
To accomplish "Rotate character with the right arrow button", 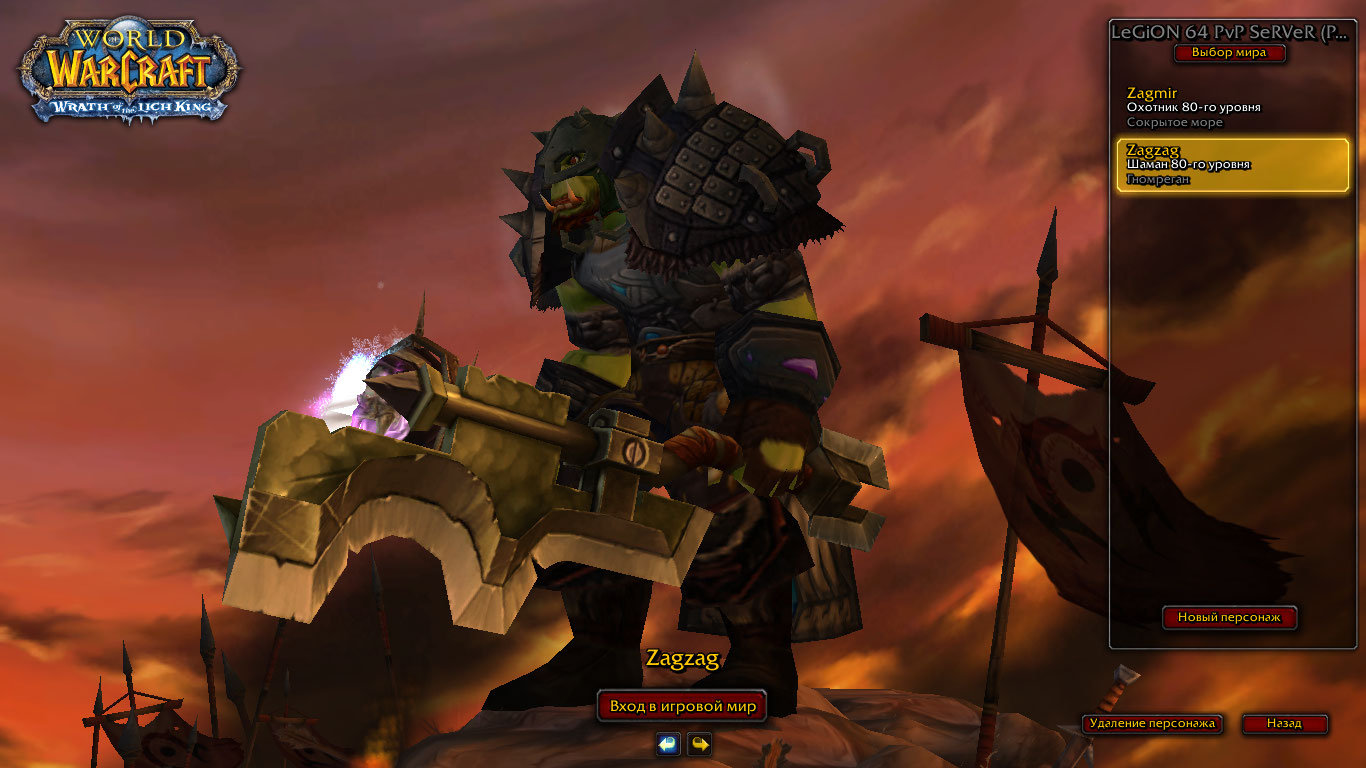I will tap(700, 744).
